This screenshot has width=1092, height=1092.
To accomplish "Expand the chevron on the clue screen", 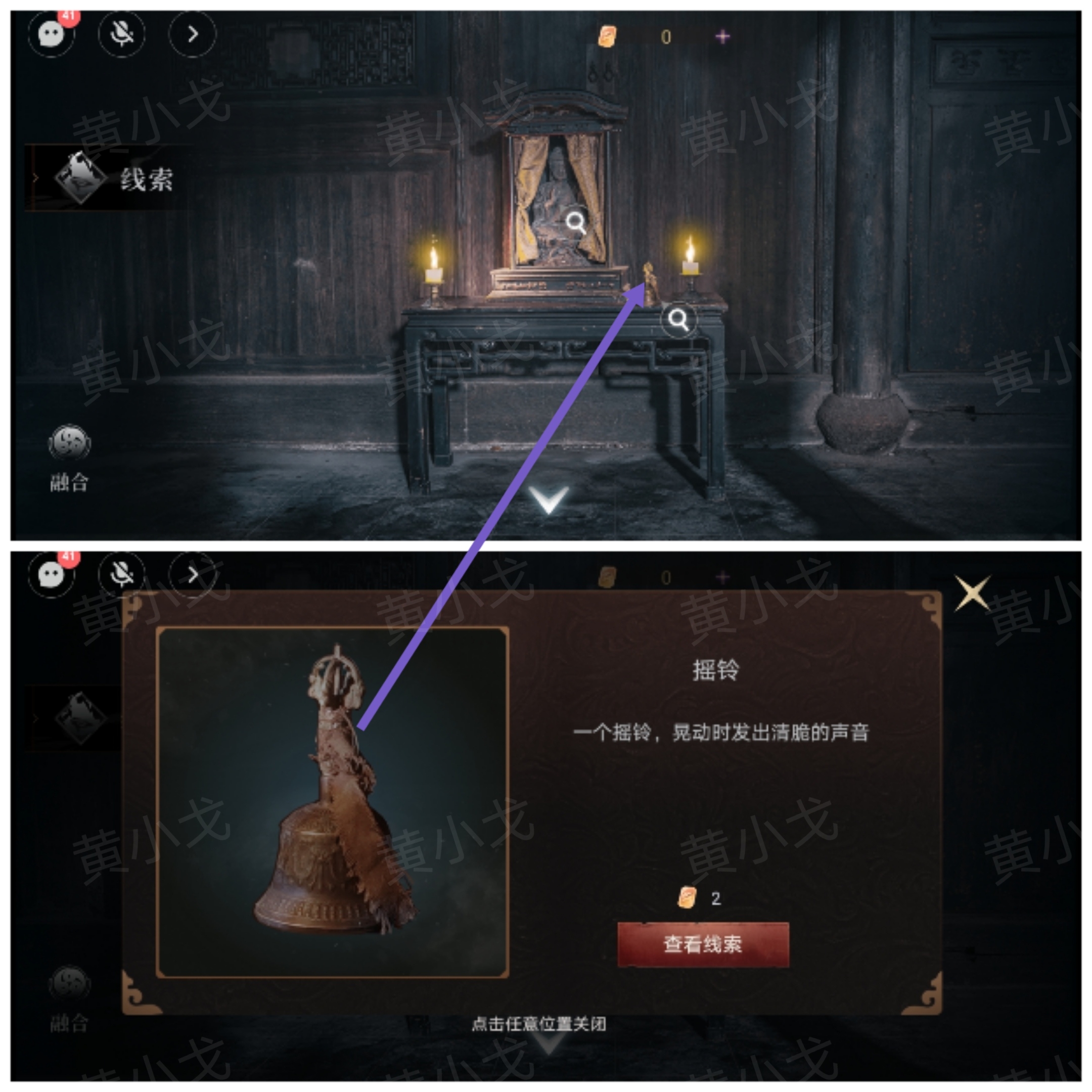I will point(192,575).
